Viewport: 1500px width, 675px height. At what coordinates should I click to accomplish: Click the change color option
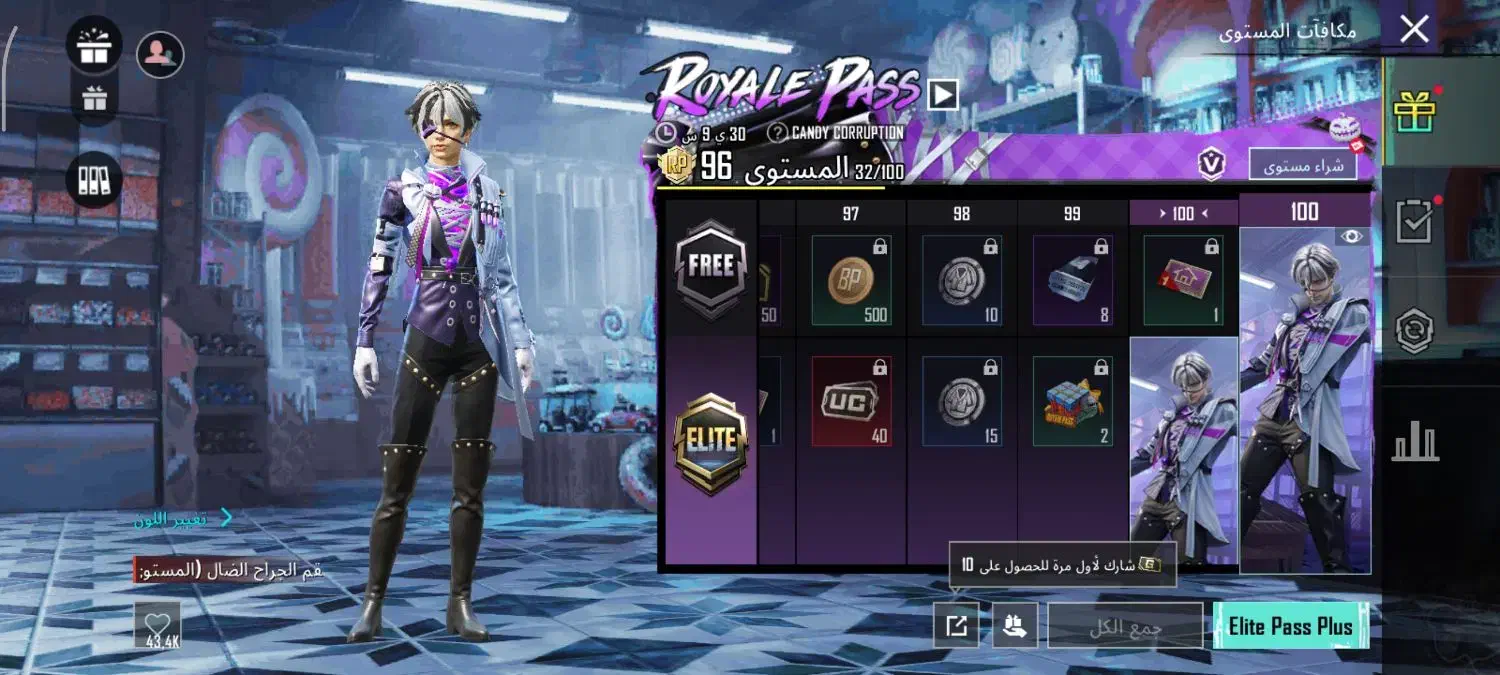[185, 518]
